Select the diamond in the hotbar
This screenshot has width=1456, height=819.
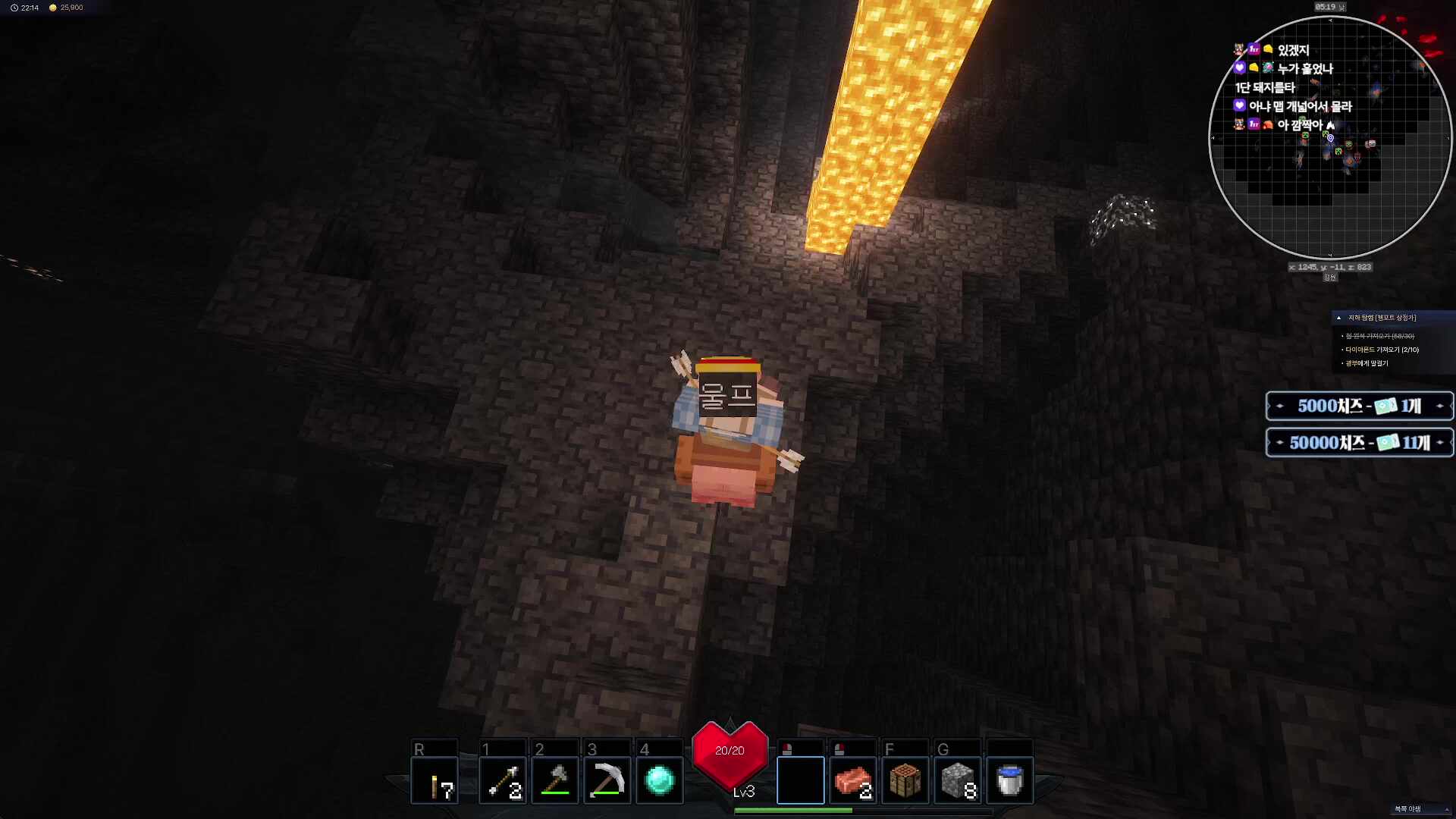(660, 780)
